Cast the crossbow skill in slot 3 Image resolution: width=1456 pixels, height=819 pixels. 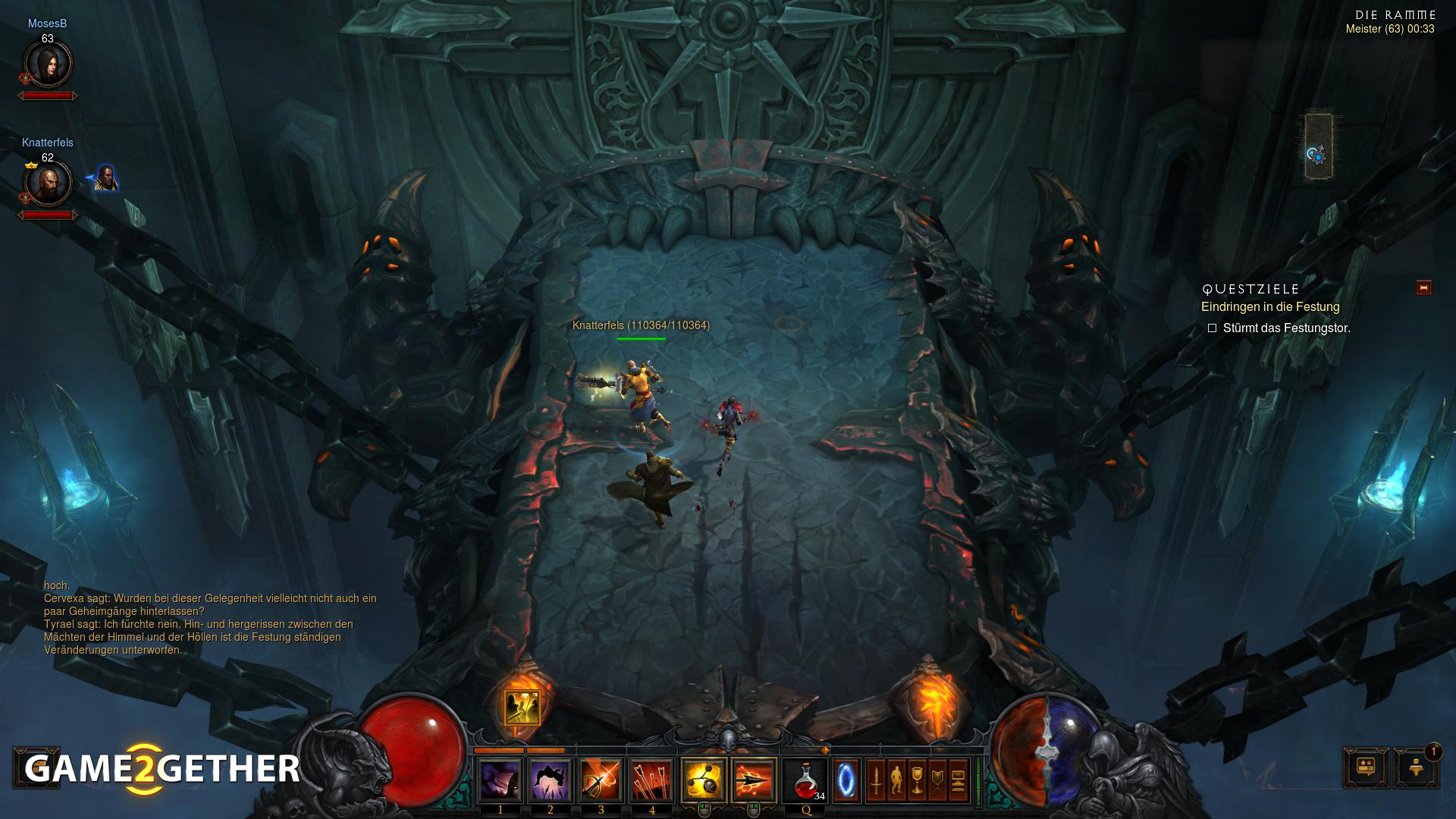point(601,780)
